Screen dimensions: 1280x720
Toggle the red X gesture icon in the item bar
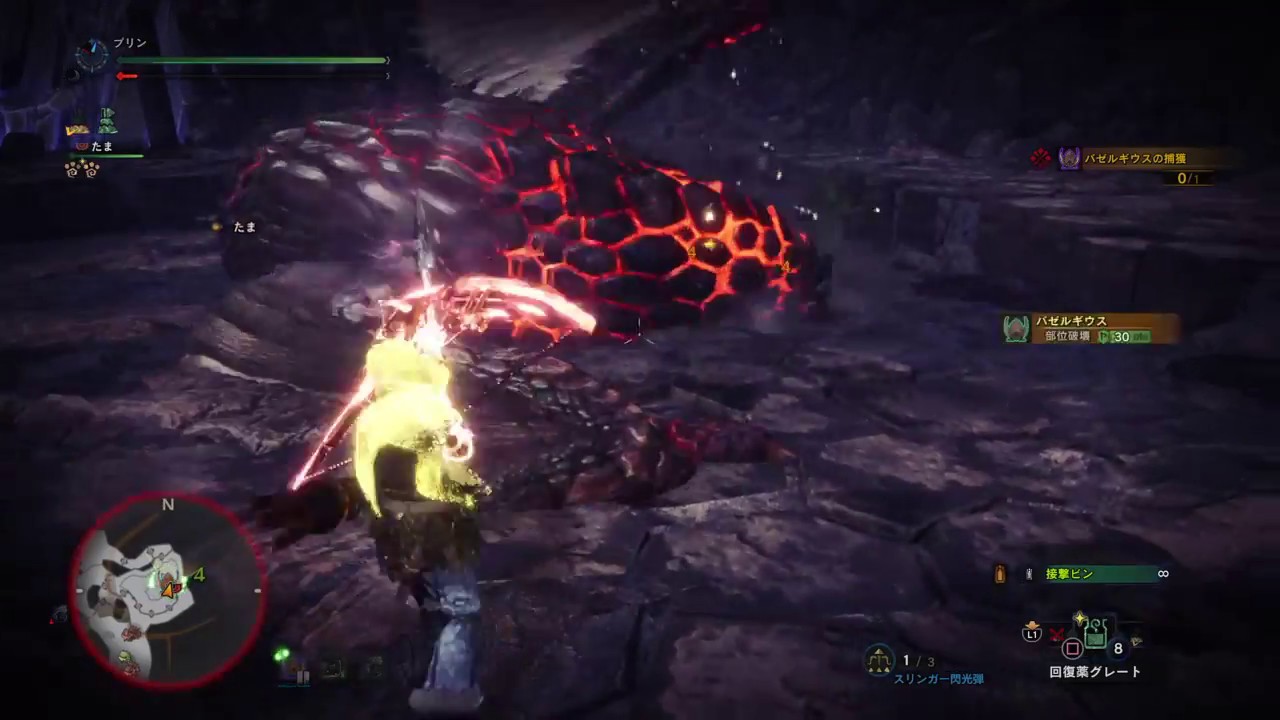coord(1055,635)
